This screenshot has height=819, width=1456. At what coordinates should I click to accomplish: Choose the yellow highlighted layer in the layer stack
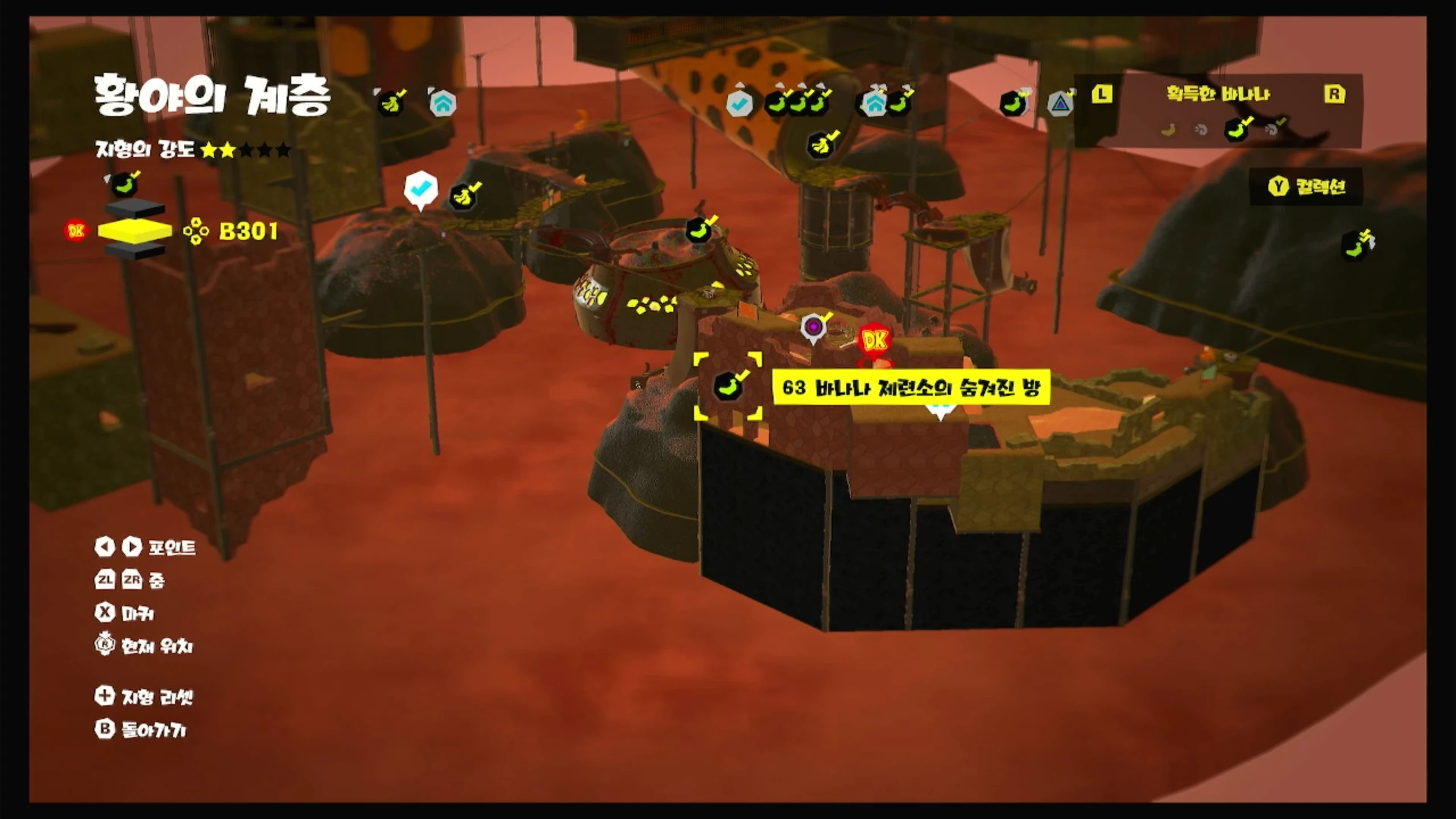135,231
